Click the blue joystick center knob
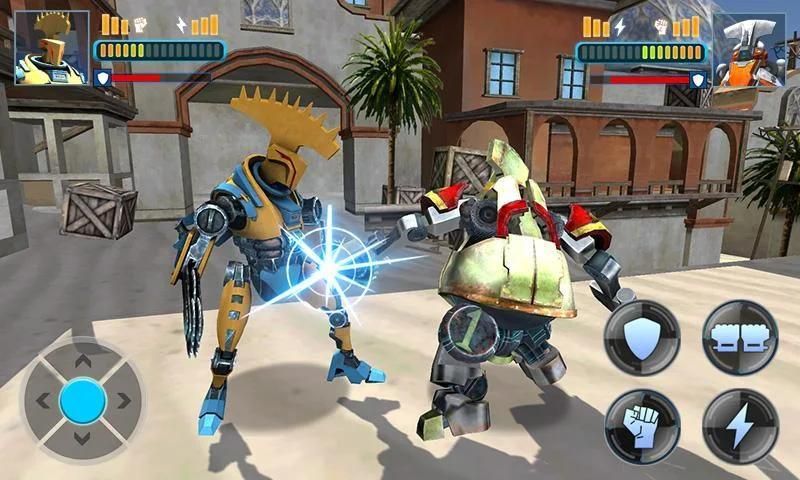The image size is (800, 480). click(x=83, y=401)
